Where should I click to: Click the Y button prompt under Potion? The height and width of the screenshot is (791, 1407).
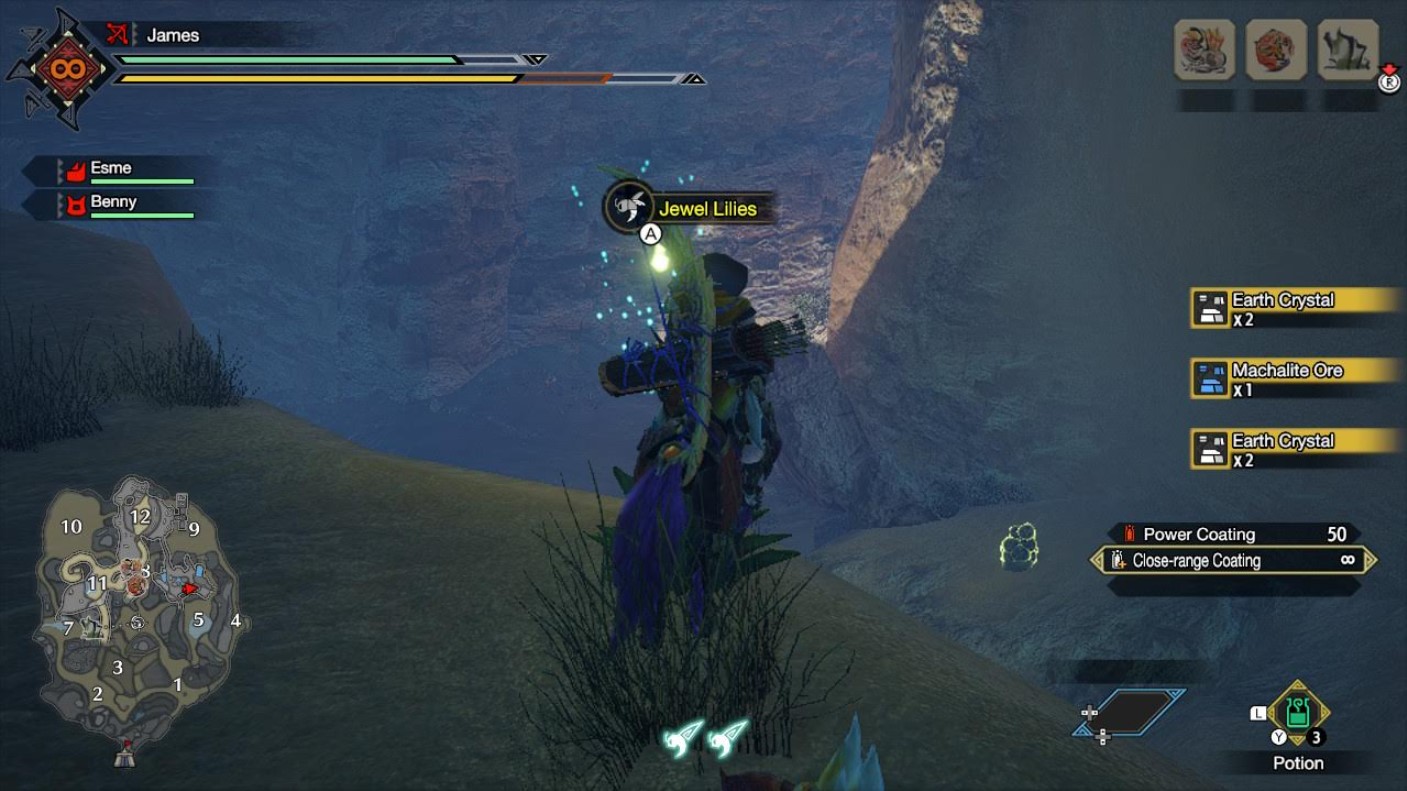1278,736
